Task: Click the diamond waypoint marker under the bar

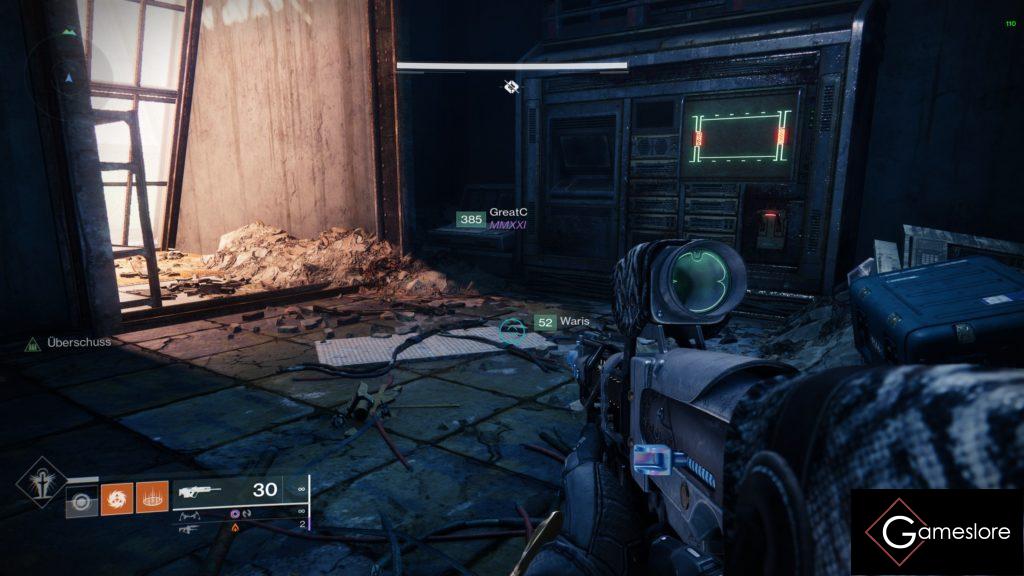Action: click(x=511, y=87)
